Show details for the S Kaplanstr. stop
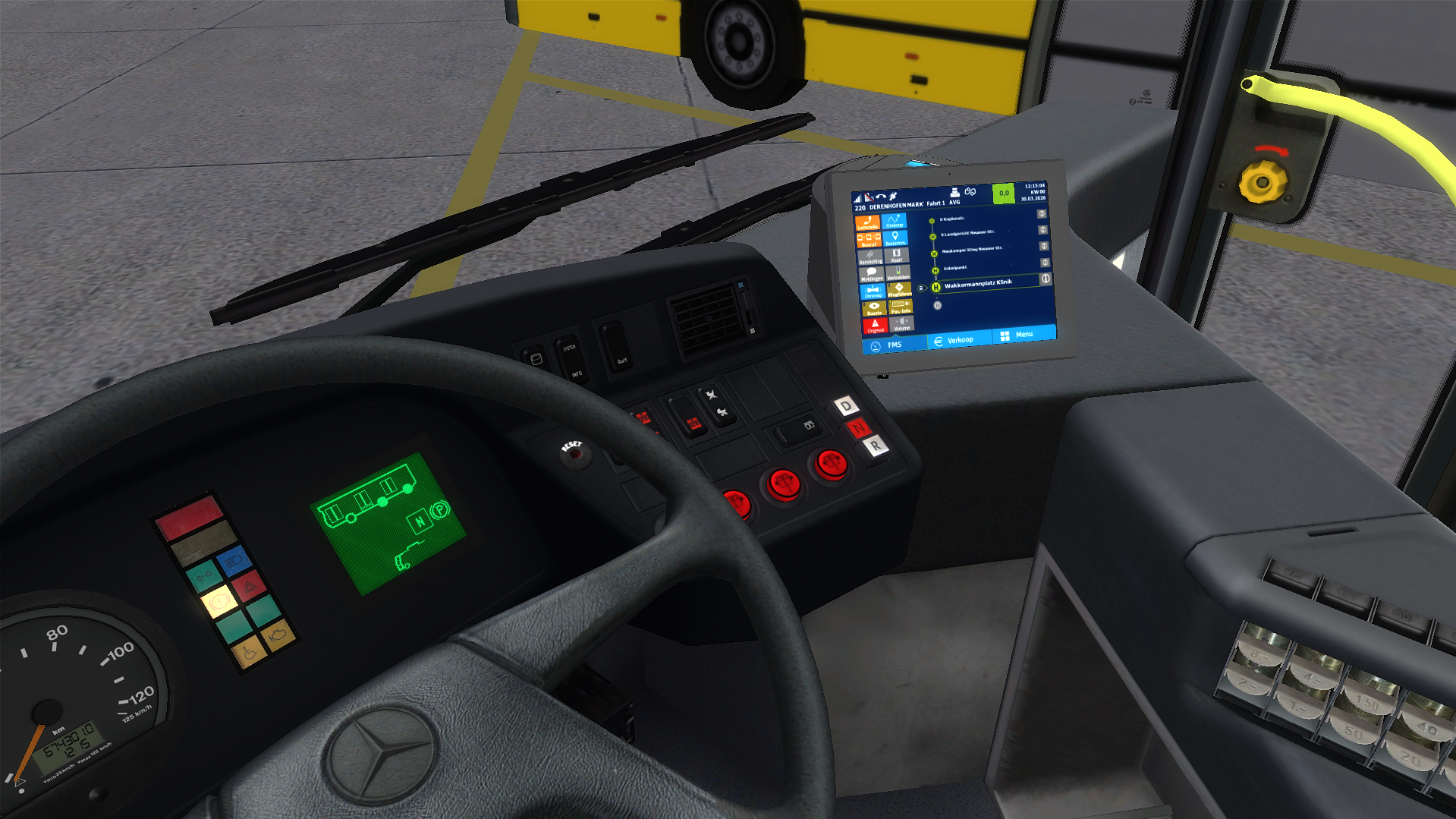Image resolution: width=1456 pixels, height=819 pixels. point(1042,213)
